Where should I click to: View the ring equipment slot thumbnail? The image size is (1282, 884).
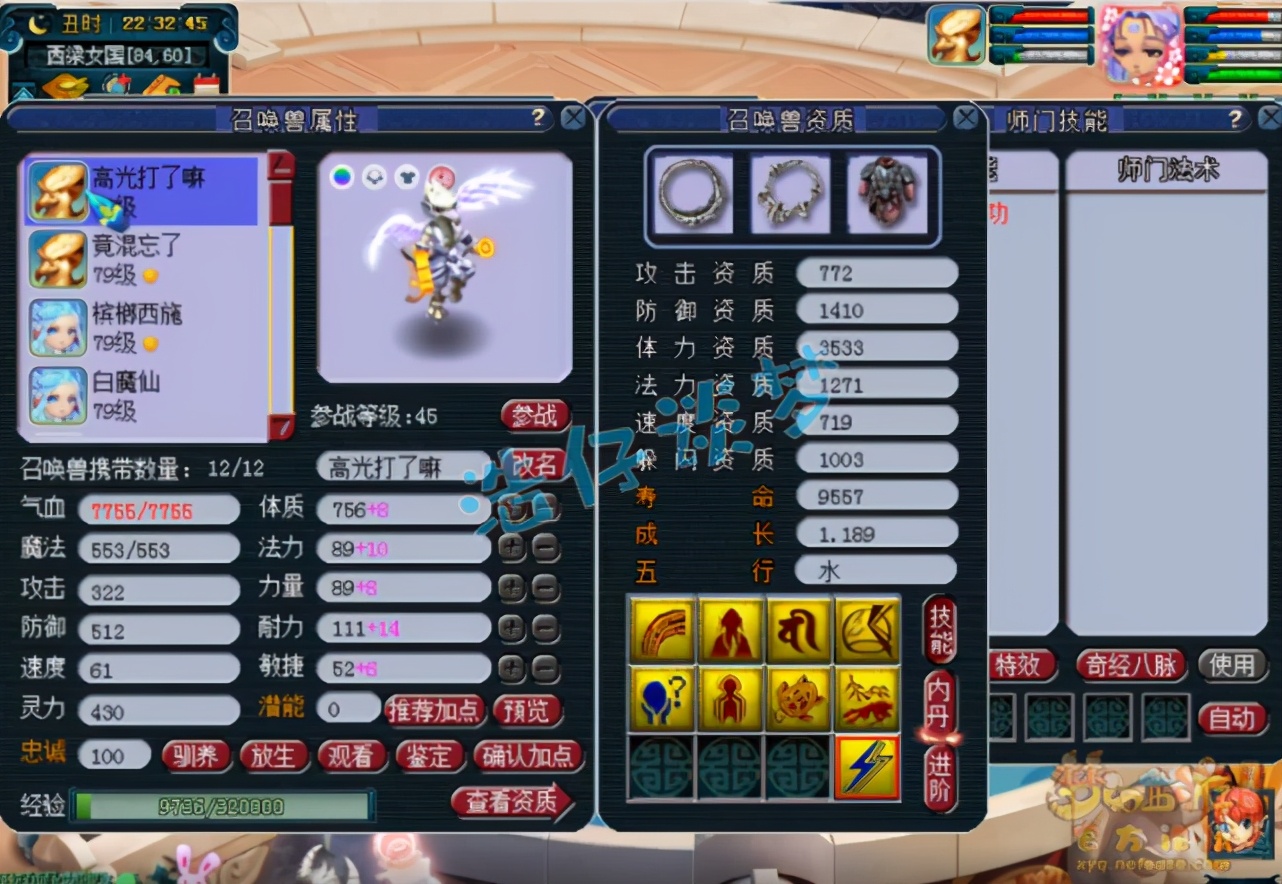pos(692,192)
